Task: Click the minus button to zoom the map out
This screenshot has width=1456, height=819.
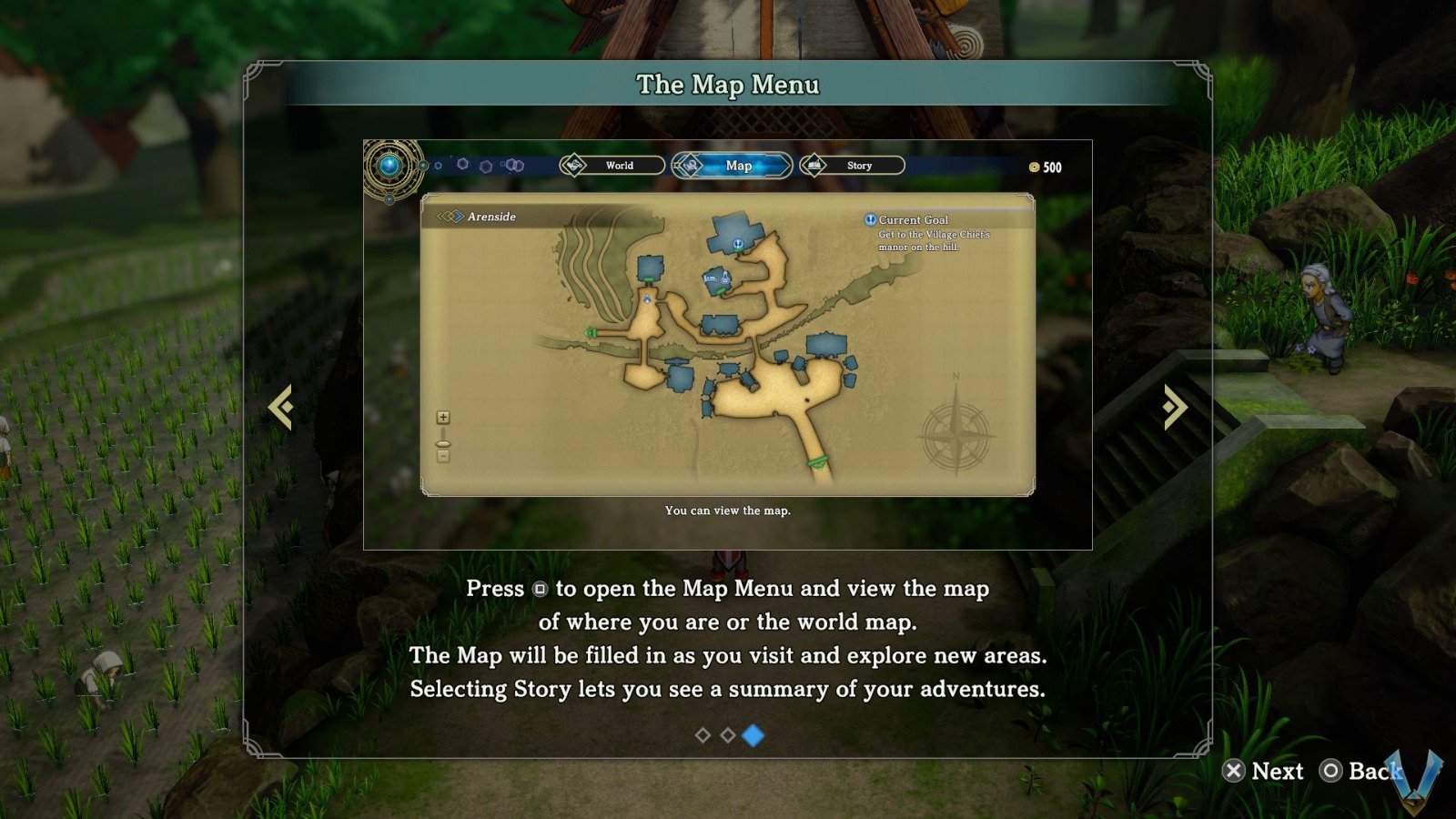Action: point(443,455)
